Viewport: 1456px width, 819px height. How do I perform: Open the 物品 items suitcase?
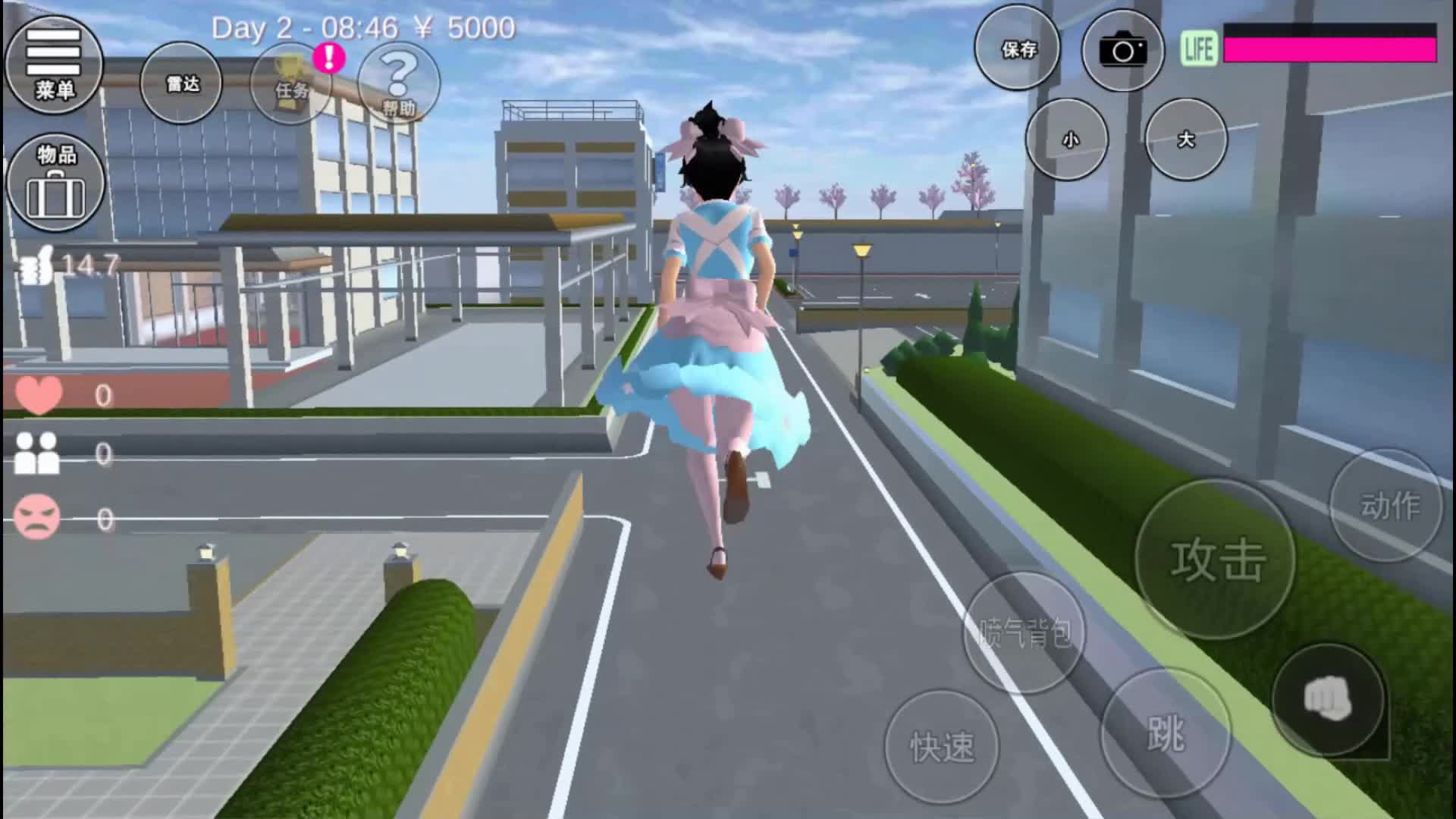pyautogui.click(x=55, y=184)
